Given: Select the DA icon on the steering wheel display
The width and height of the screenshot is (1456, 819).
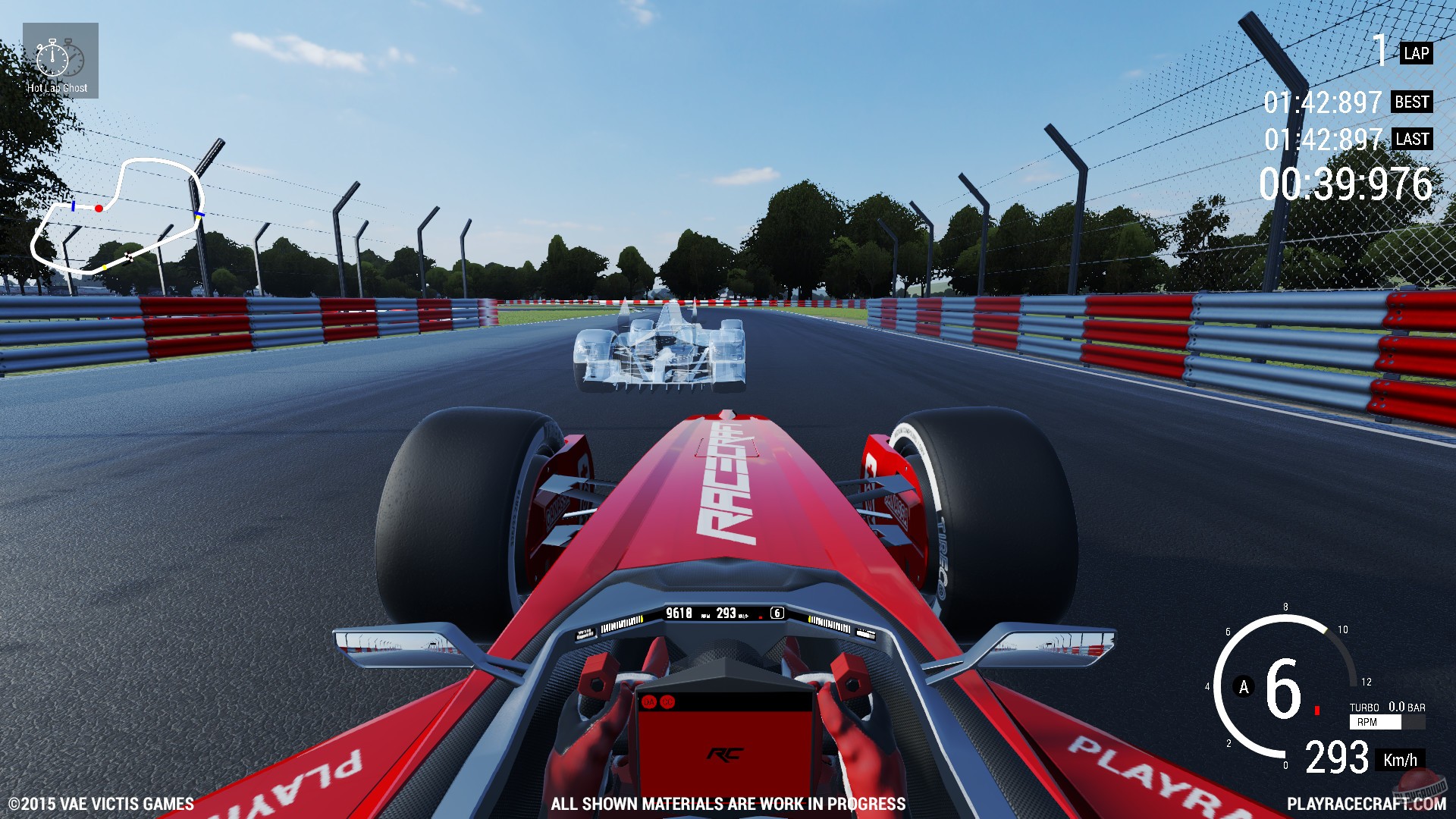Looking at the screenshot, I should [x=649, y=701].
